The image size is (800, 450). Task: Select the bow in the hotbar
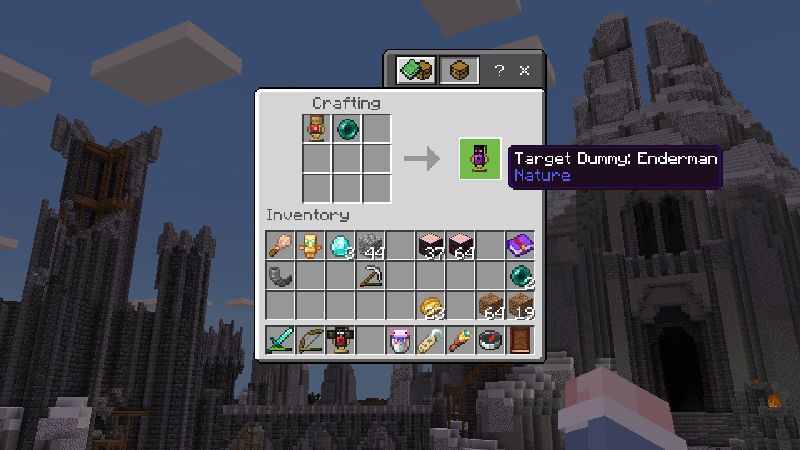tap(310, 340)
